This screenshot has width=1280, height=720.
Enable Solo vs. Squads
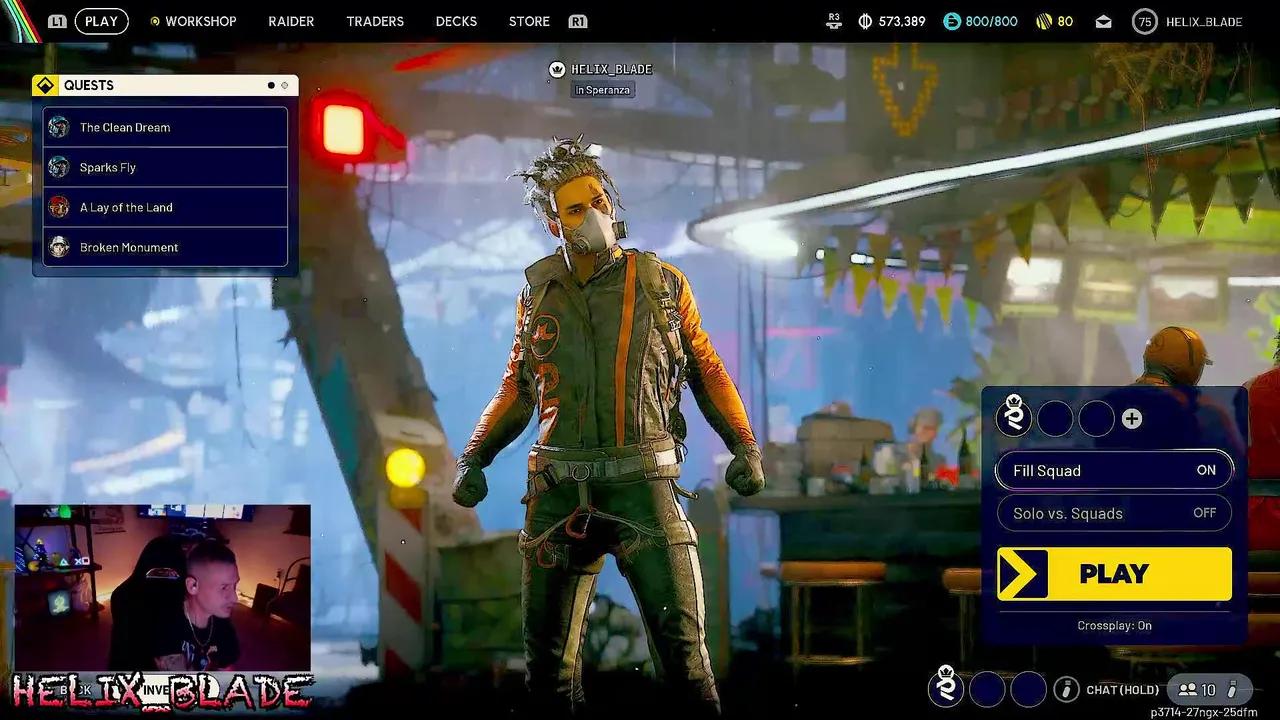[x=1113, y=513]
